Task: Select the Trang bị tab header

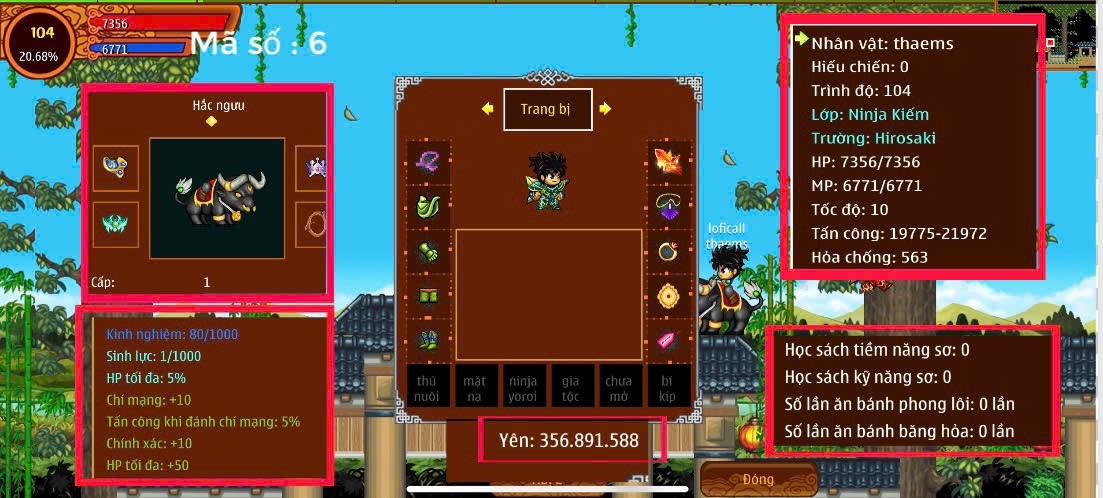Action: tap(547, 110)
